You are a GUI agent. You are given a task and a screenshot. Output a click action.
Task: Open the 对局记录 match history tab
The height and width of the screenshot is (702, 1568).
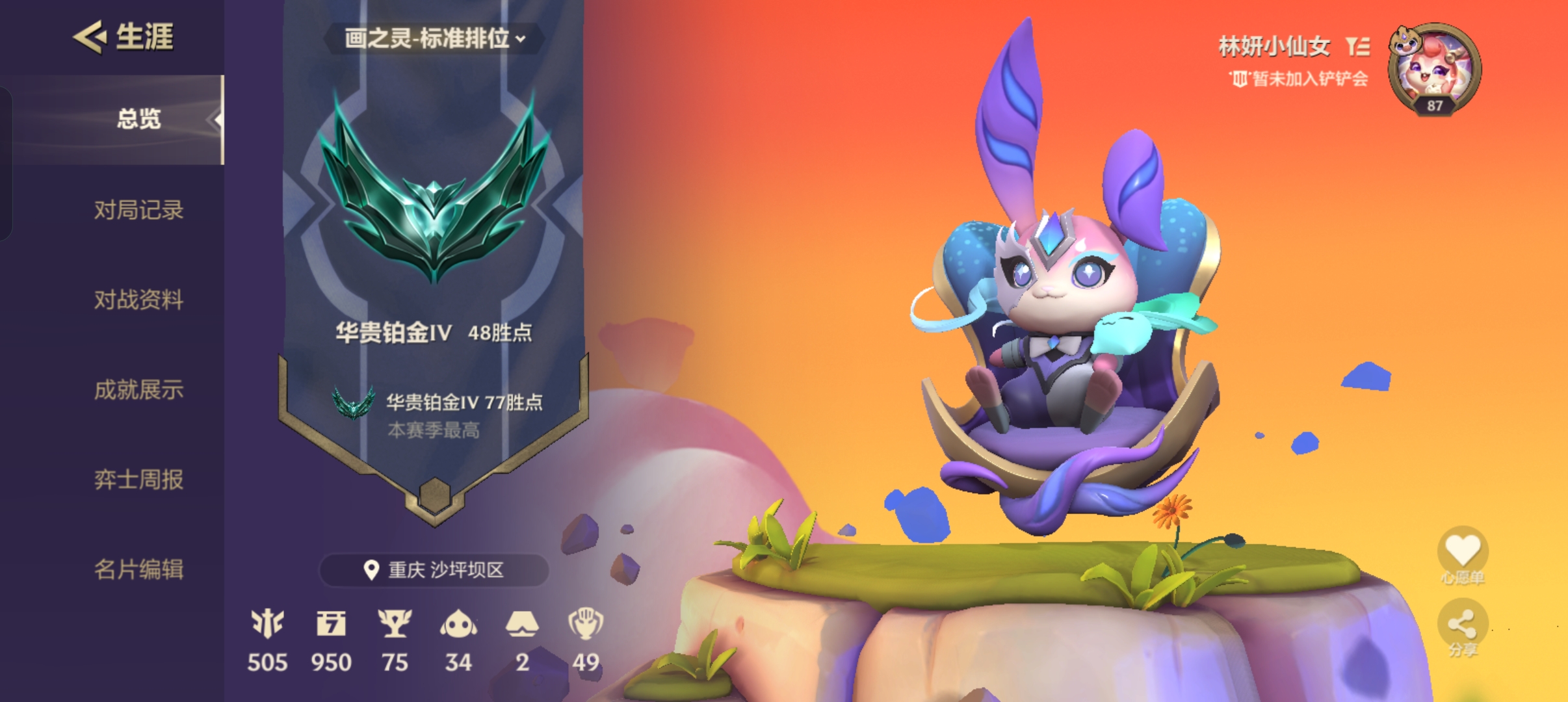click(138, 210)
